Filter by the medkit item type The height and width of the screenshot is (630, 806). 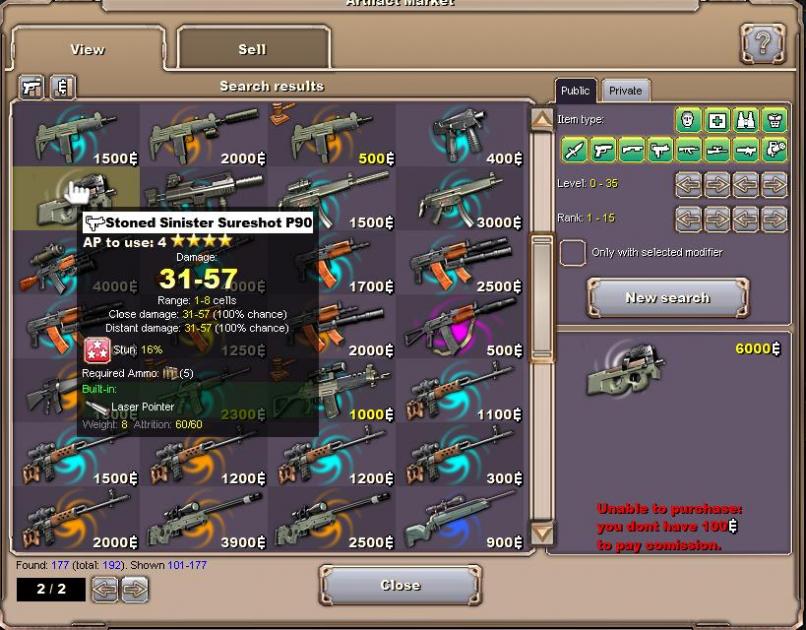717,121
